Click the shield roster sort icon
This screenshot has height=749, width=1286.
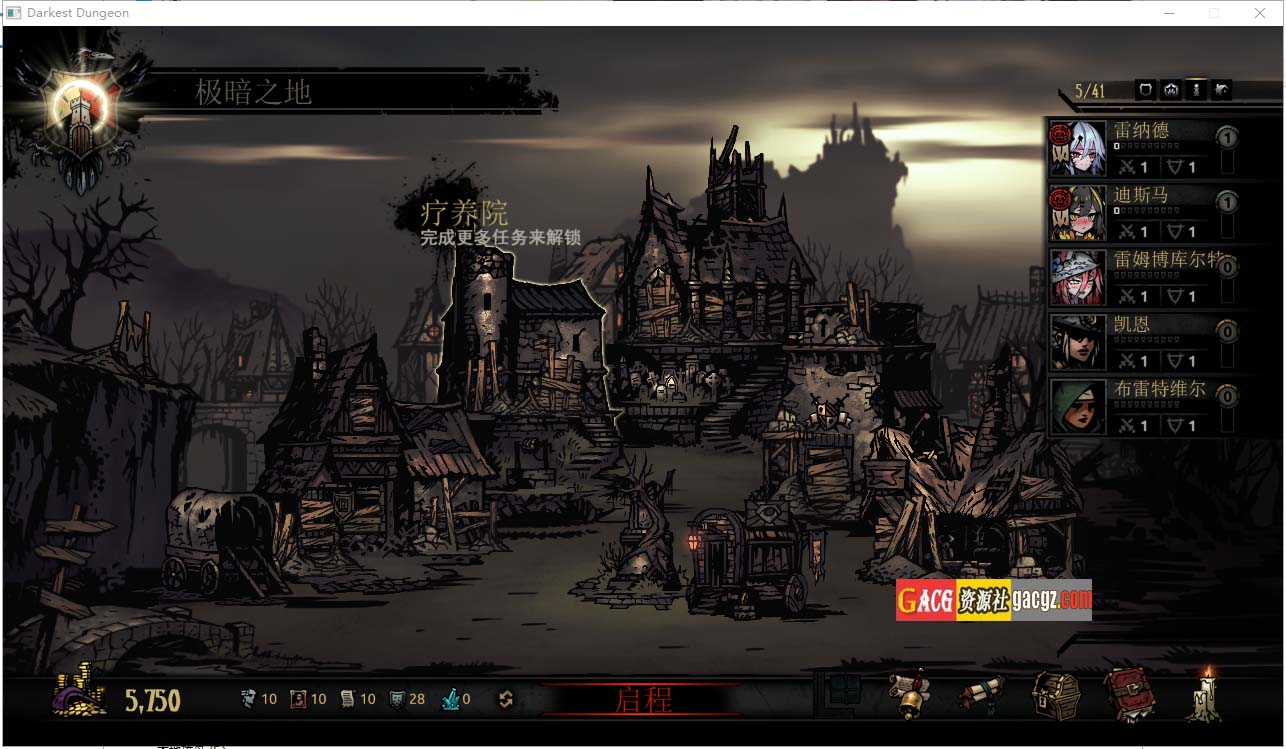[x=1146, y=90]
